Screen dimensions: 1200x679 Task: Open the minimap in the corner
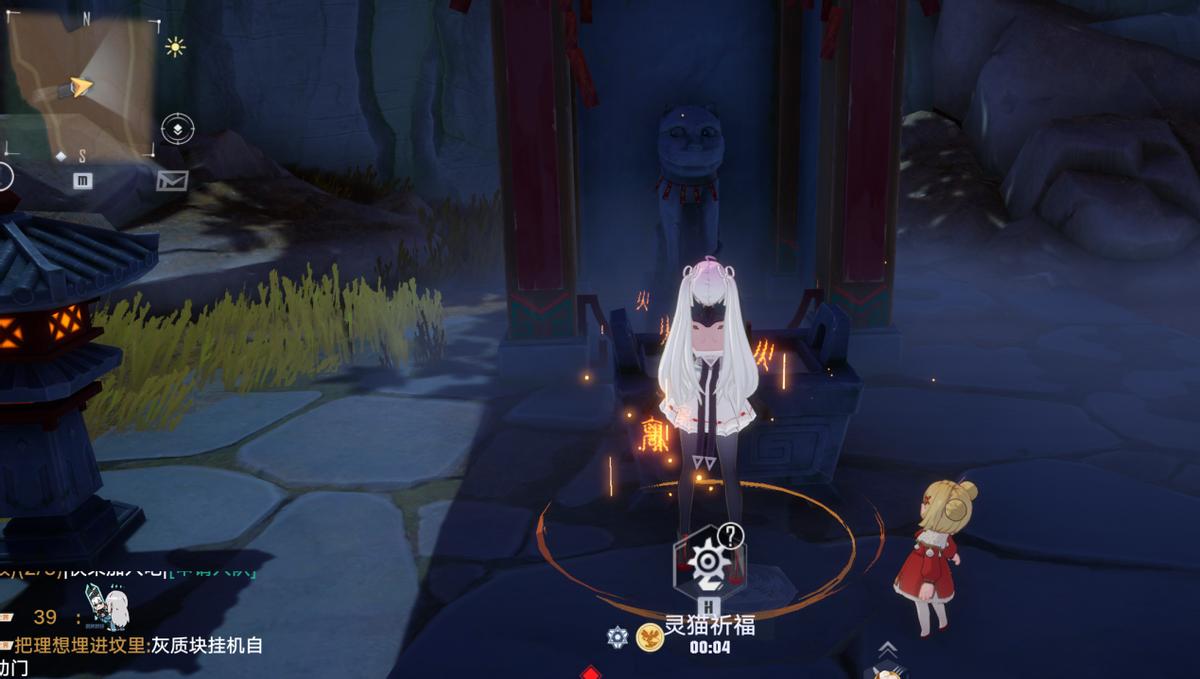(80, 85)
